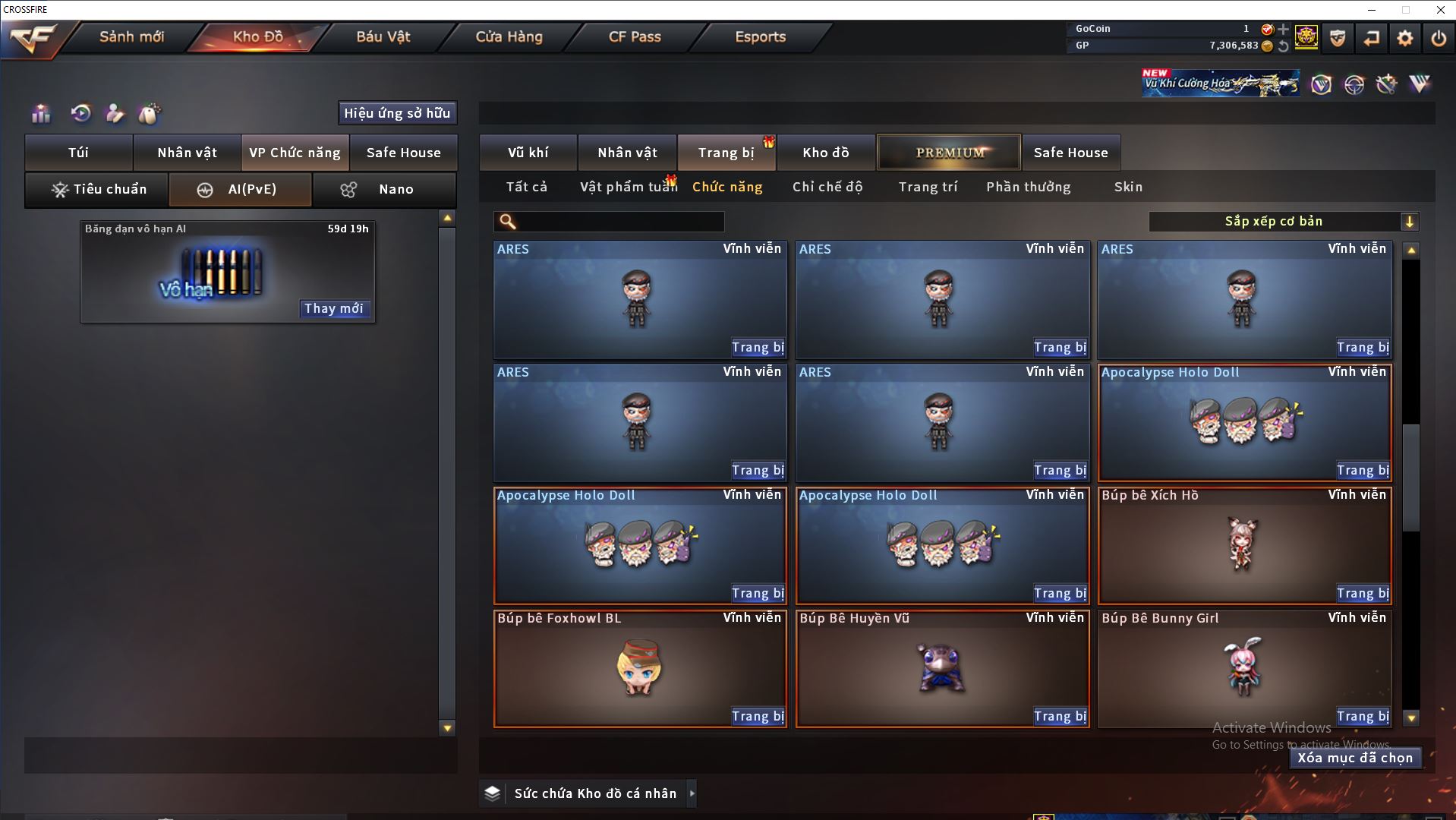Show the Tất cả filter
1456x820 pixels.
point(526,187)
